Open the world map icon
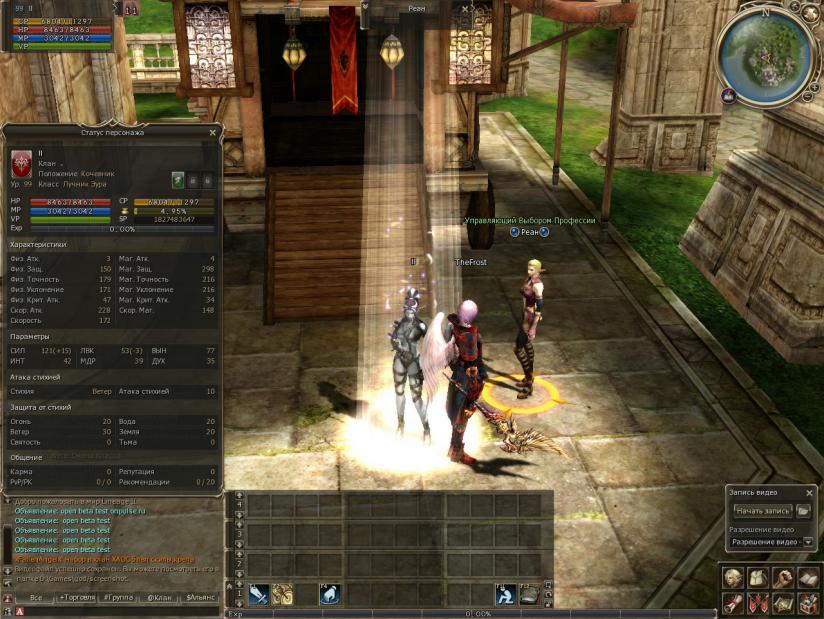Viewport: 824px width, 619px height. (783, 603)
